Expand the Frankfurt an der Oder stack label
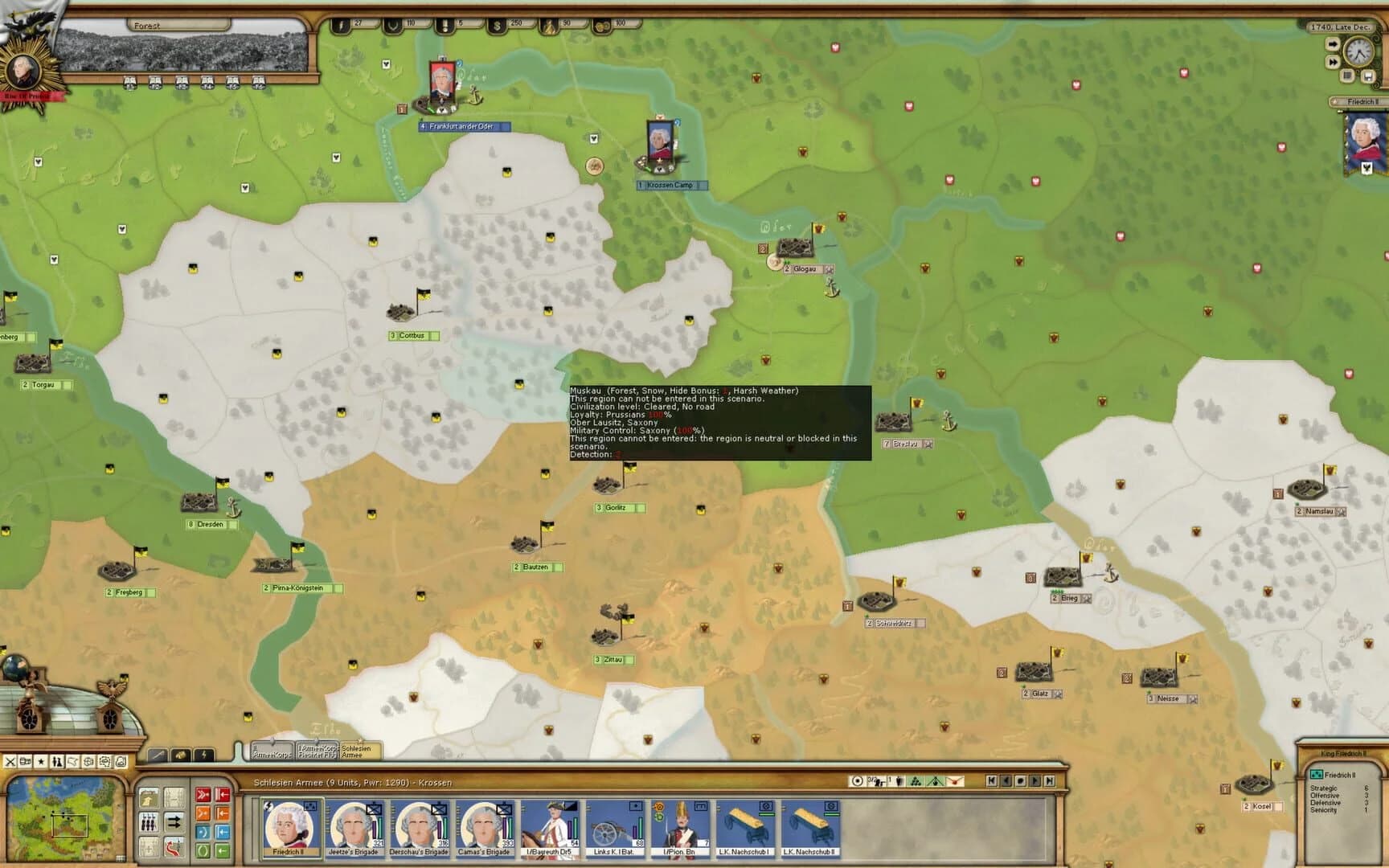 [463, 125]
